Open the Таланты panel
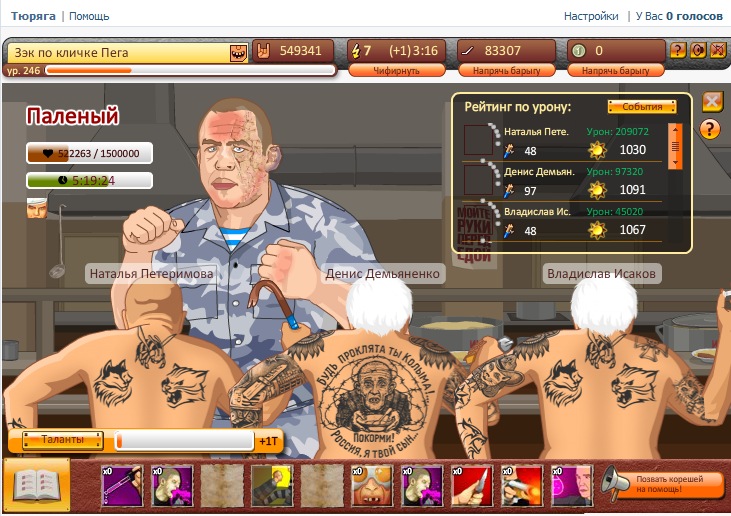731x516 pixels. point(58,440)
